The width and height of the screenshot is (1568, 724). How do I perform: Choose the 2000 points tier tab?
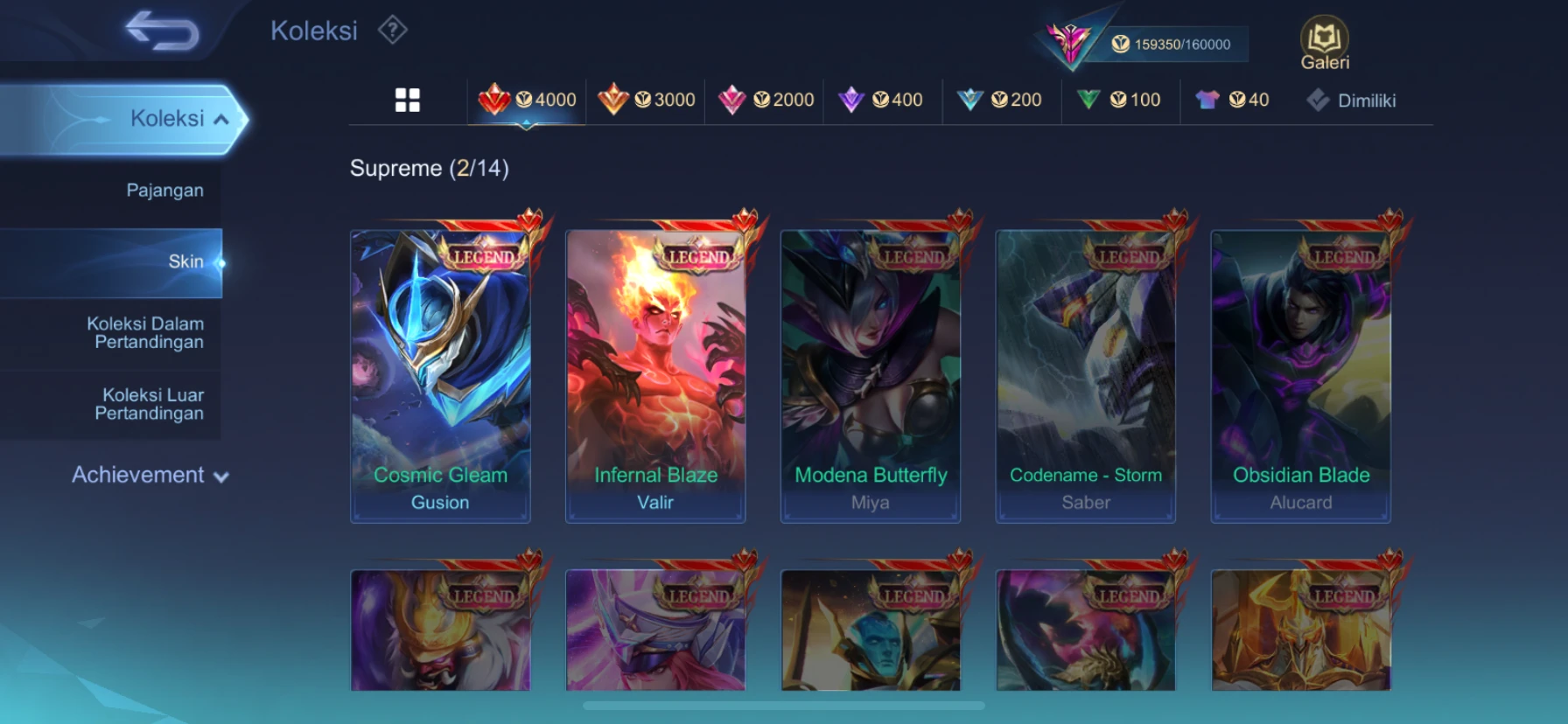[766, 100]
